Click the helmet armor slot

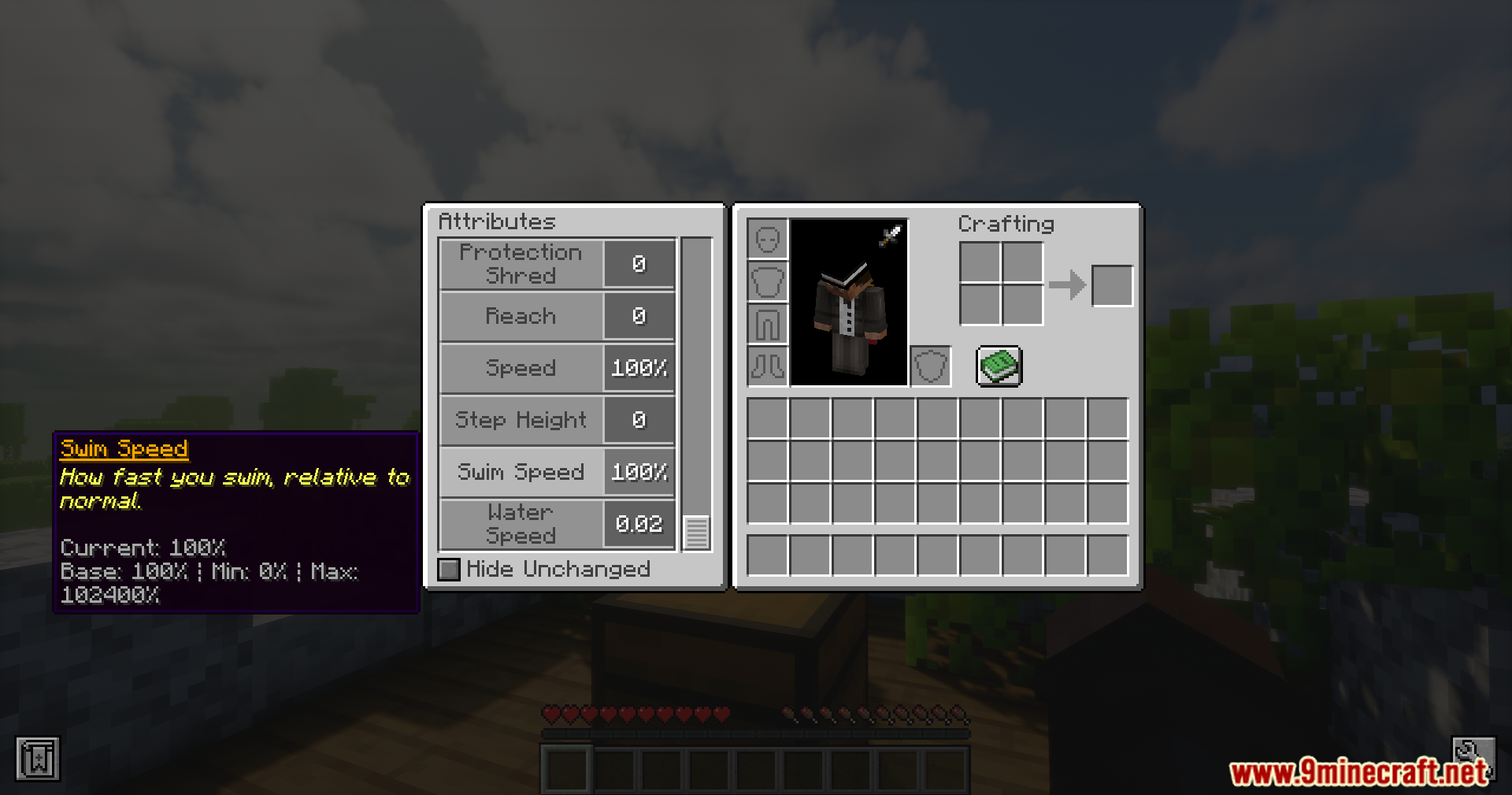(767, 237)
